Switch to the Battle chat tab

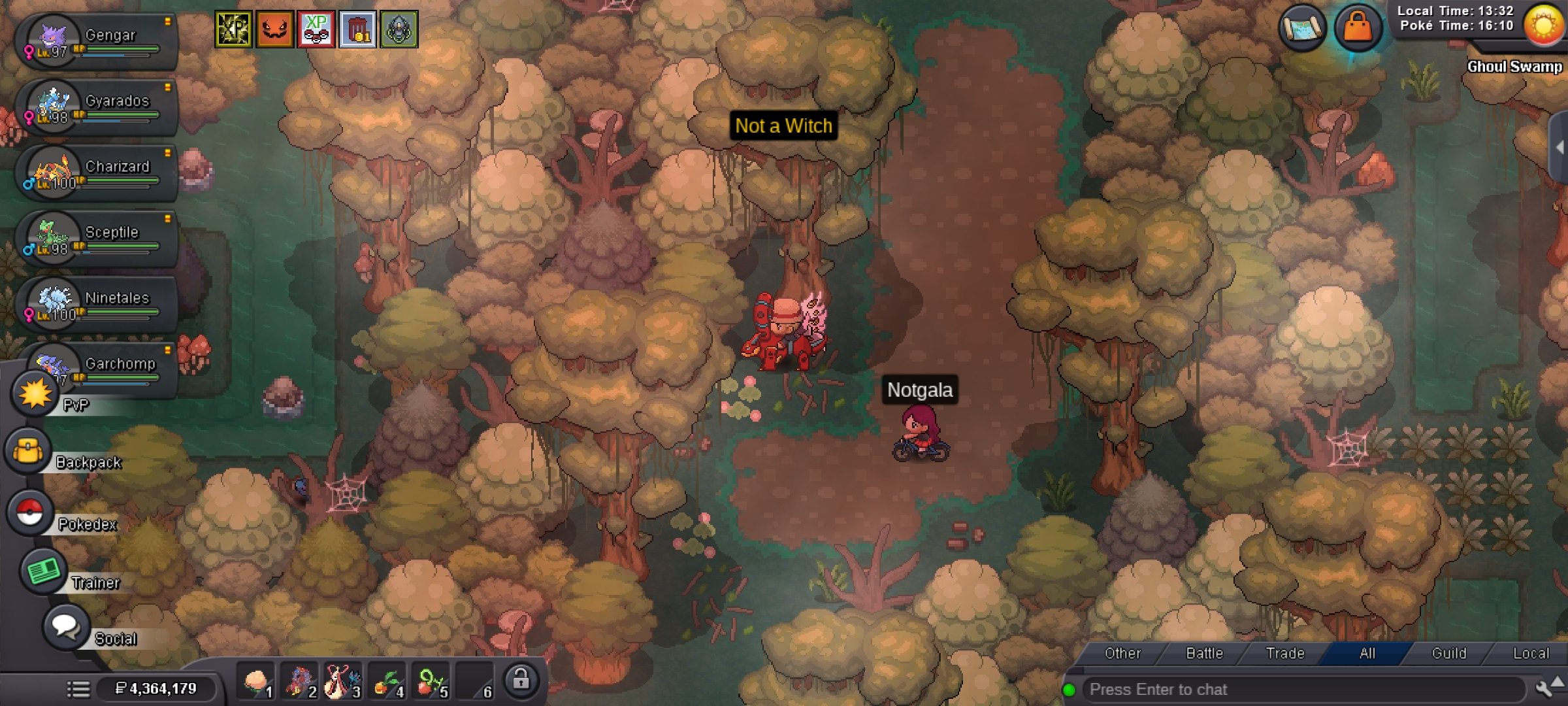(x=1204, y=653)
